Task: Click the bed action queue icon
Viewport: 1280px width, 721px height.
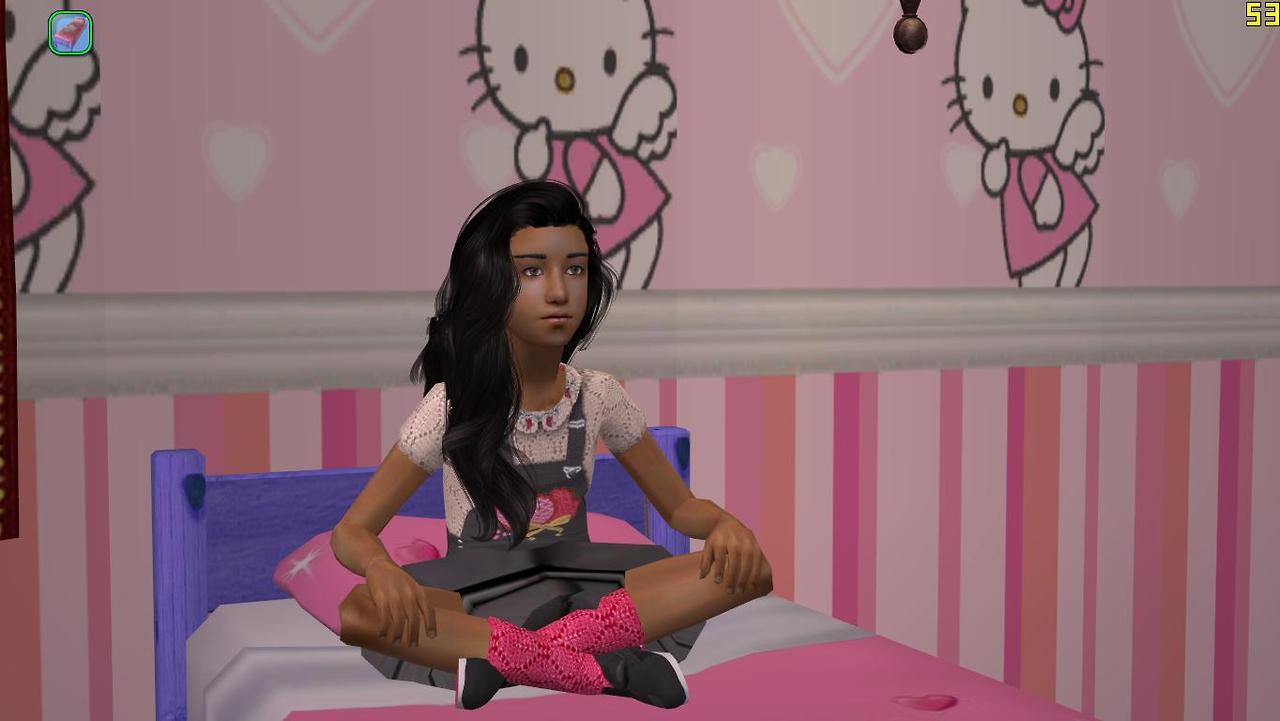Action: point(70,32)
